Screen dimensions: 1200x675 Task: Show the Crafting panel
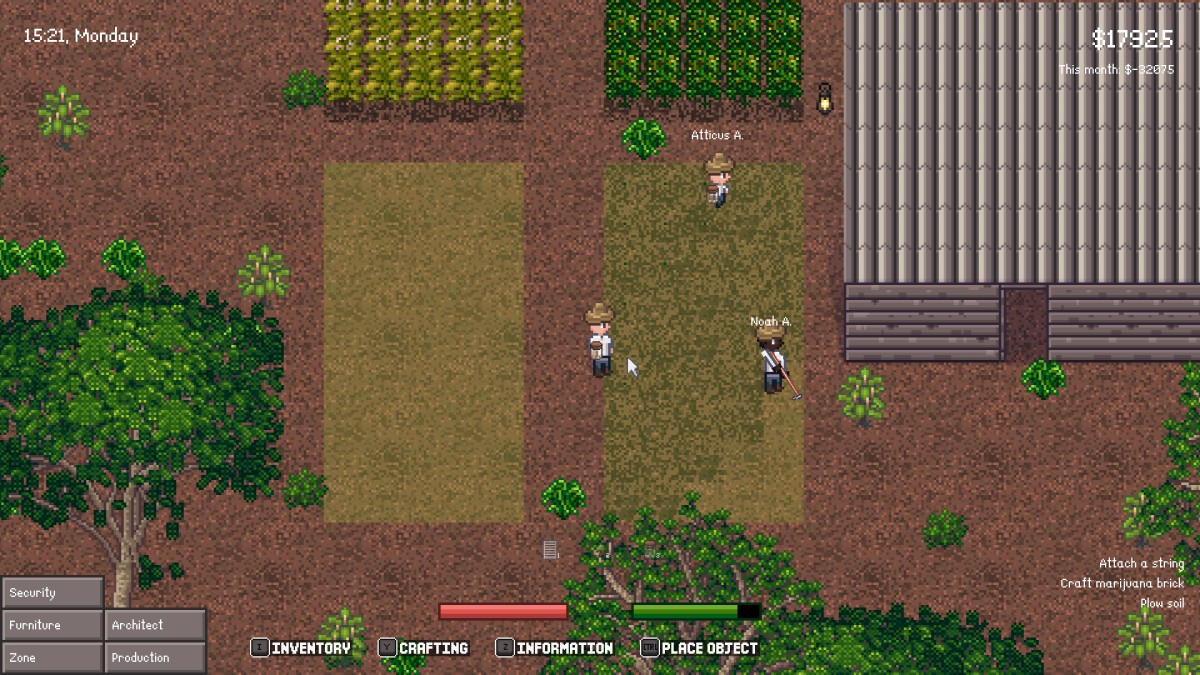[x=424, y=648]
